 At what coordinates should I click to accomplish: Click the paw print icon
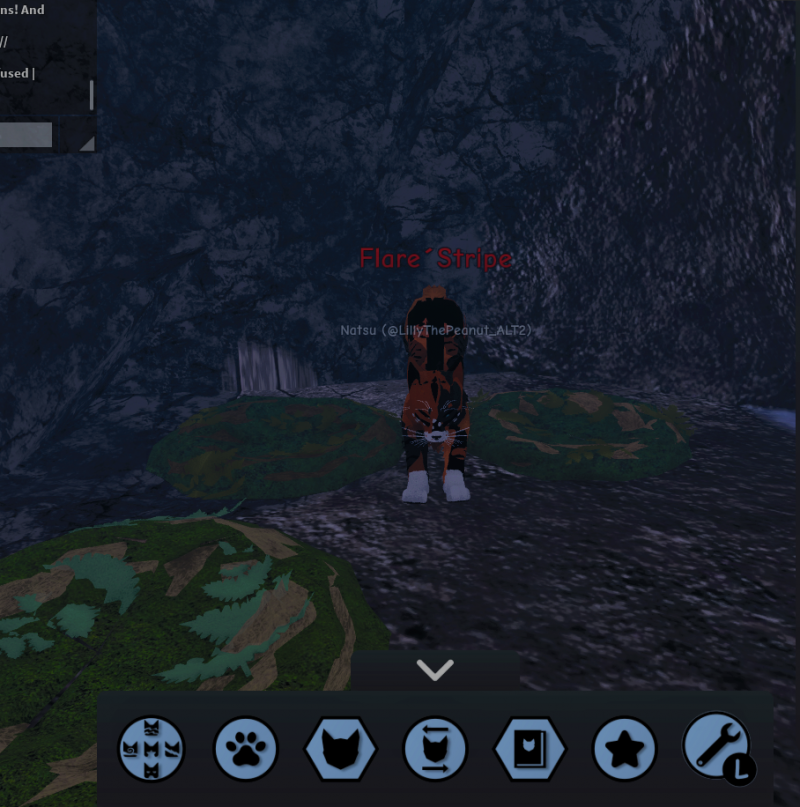pos(246,749)
